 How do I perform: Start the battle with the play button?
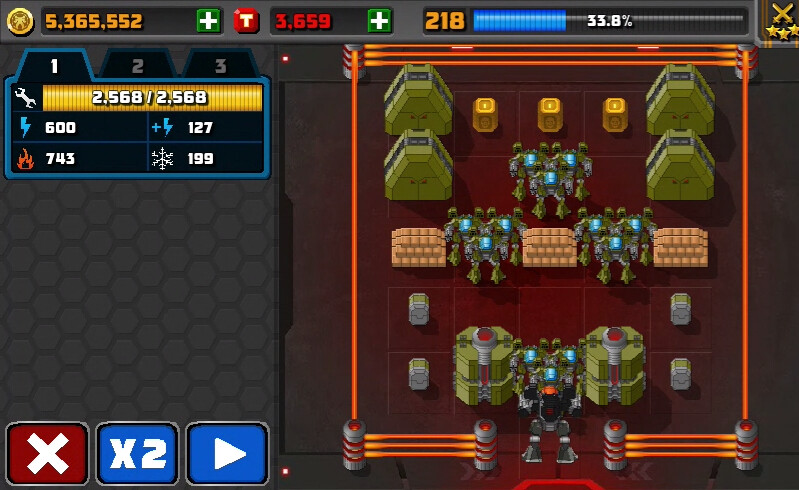[x=228, y=454]
